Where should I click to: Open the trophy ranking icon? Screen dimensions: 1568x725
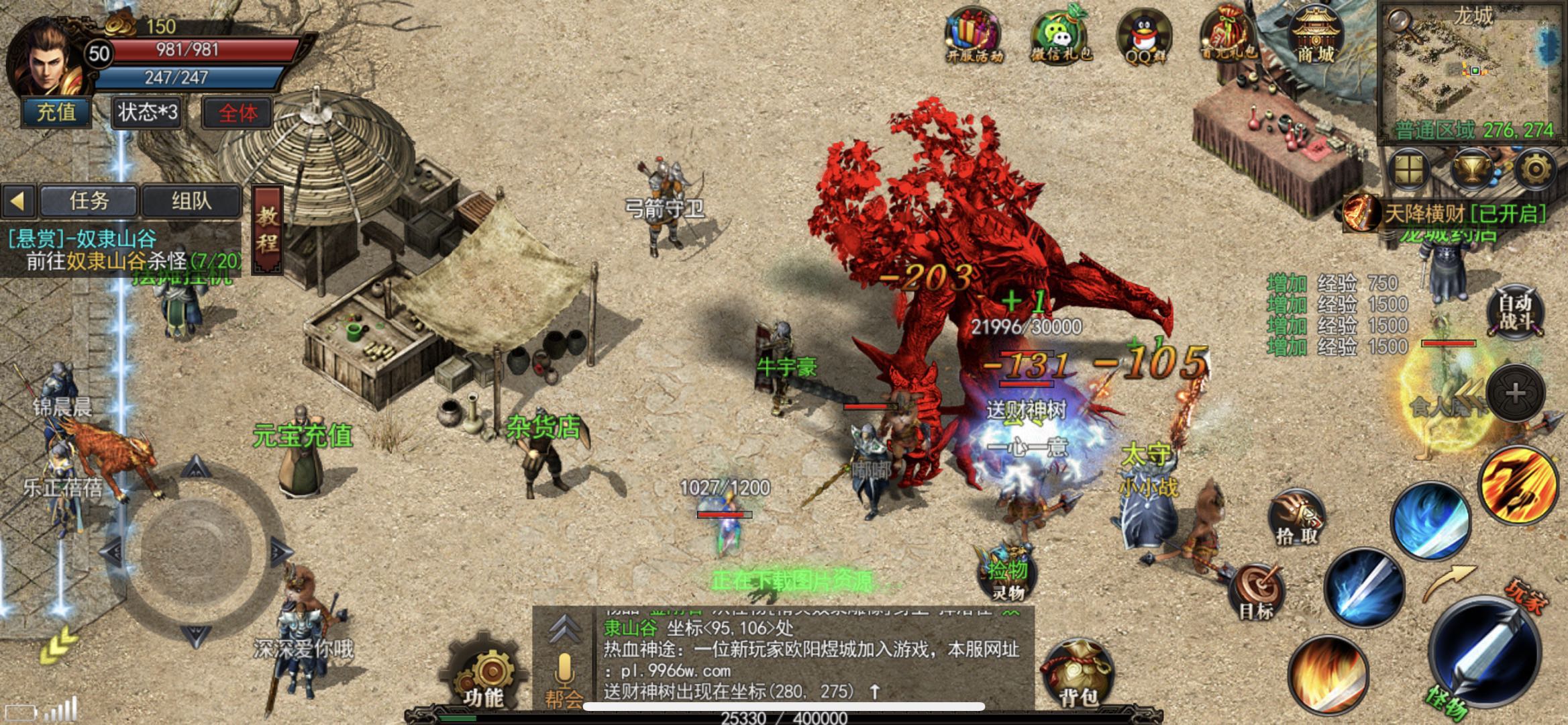[1471, 169]
